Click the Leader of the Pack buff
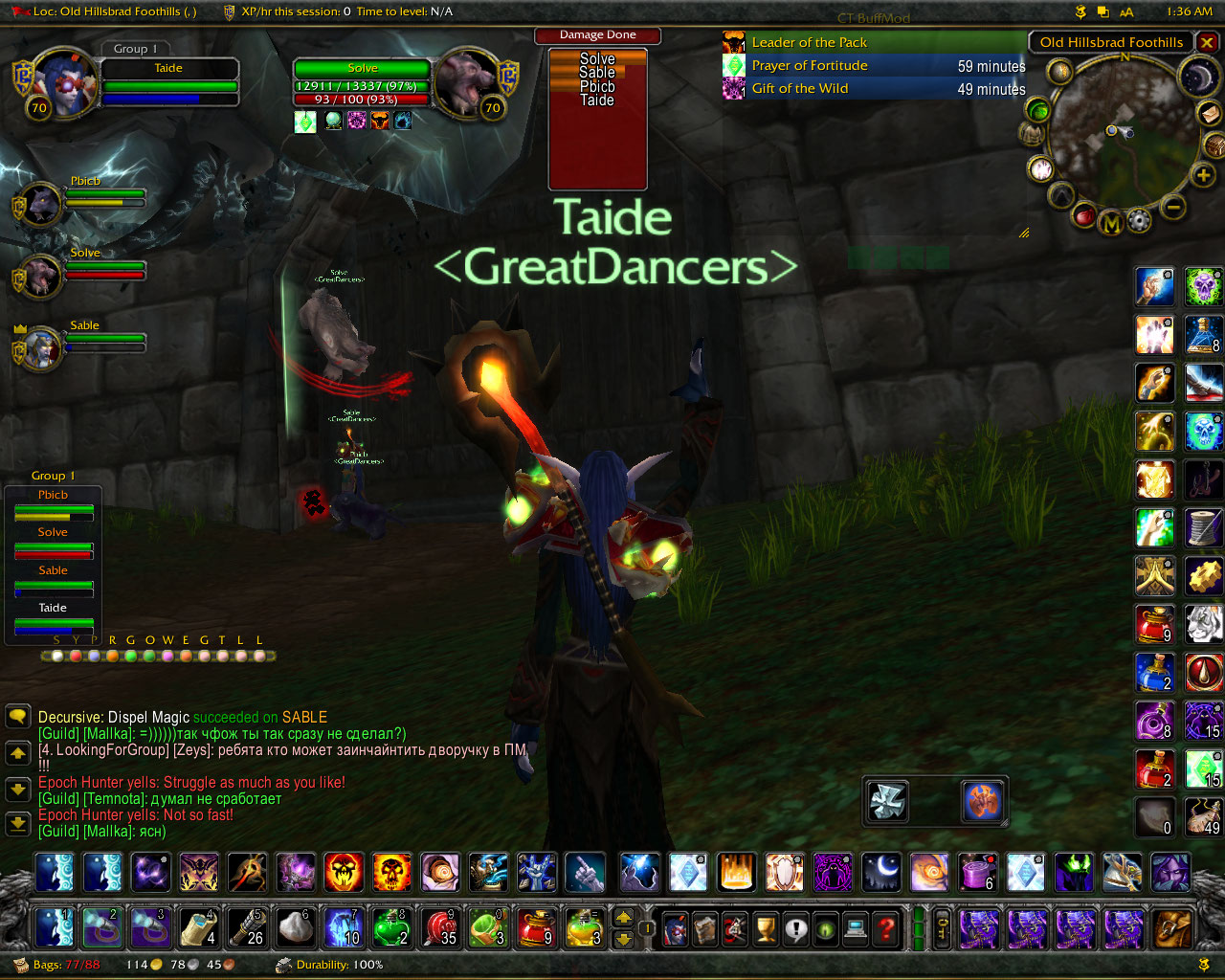The image size is (1225, 980). pos(810,43)
